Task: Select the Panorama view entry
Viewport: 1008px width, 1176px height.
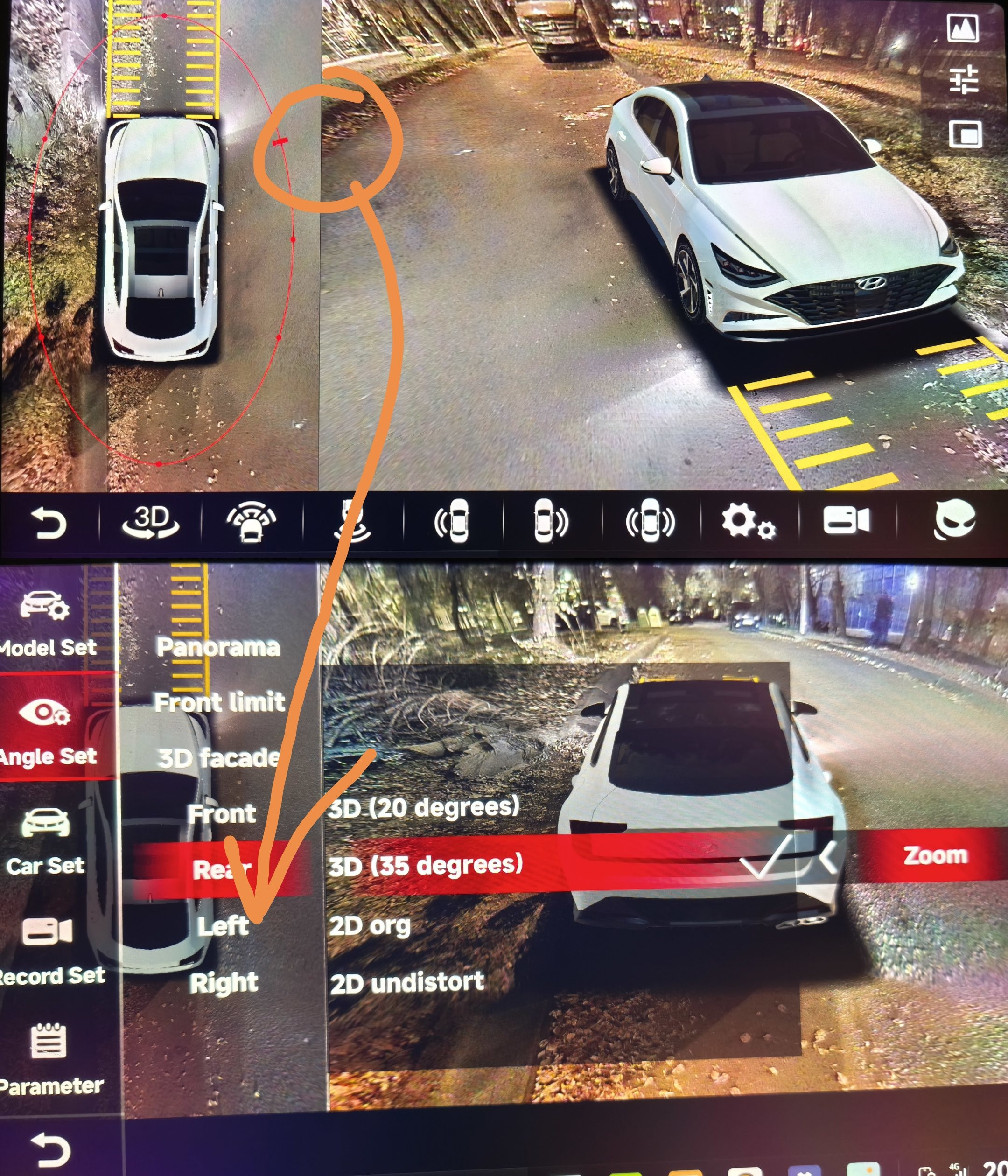Action: [x=218, y=648]
